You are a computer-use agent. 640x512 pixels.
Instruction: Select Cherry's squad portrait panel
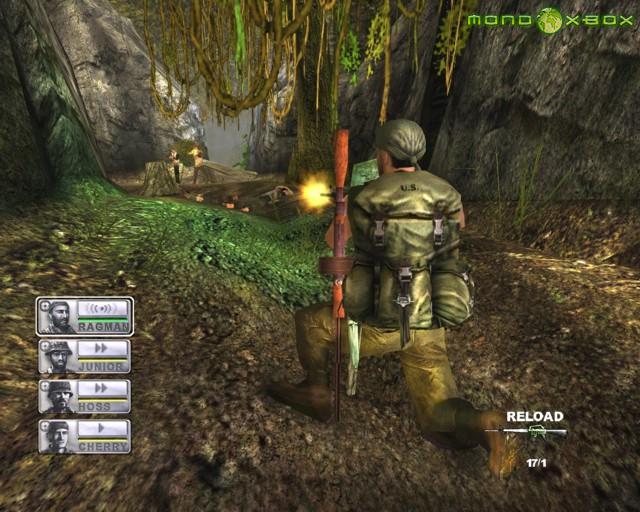pyautogui.click(x=85, y=436)
